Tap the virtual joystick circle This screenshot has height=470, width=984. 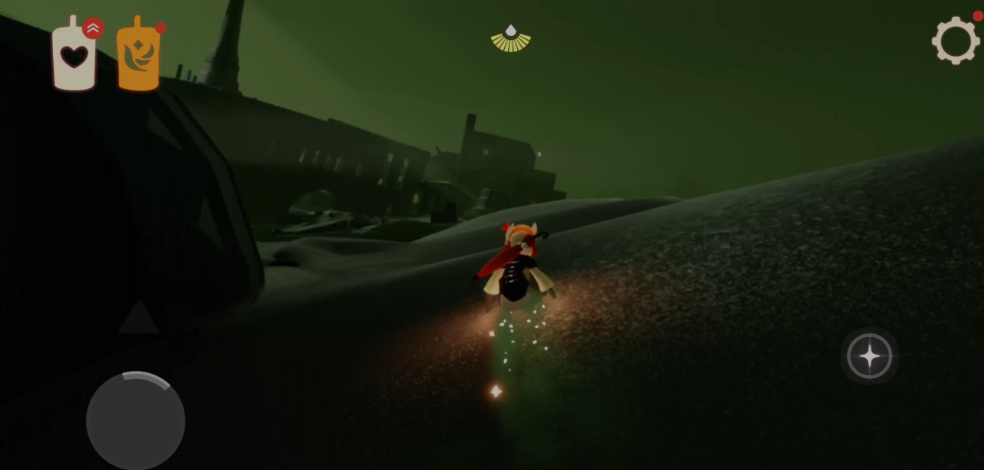tap(135, 420)
